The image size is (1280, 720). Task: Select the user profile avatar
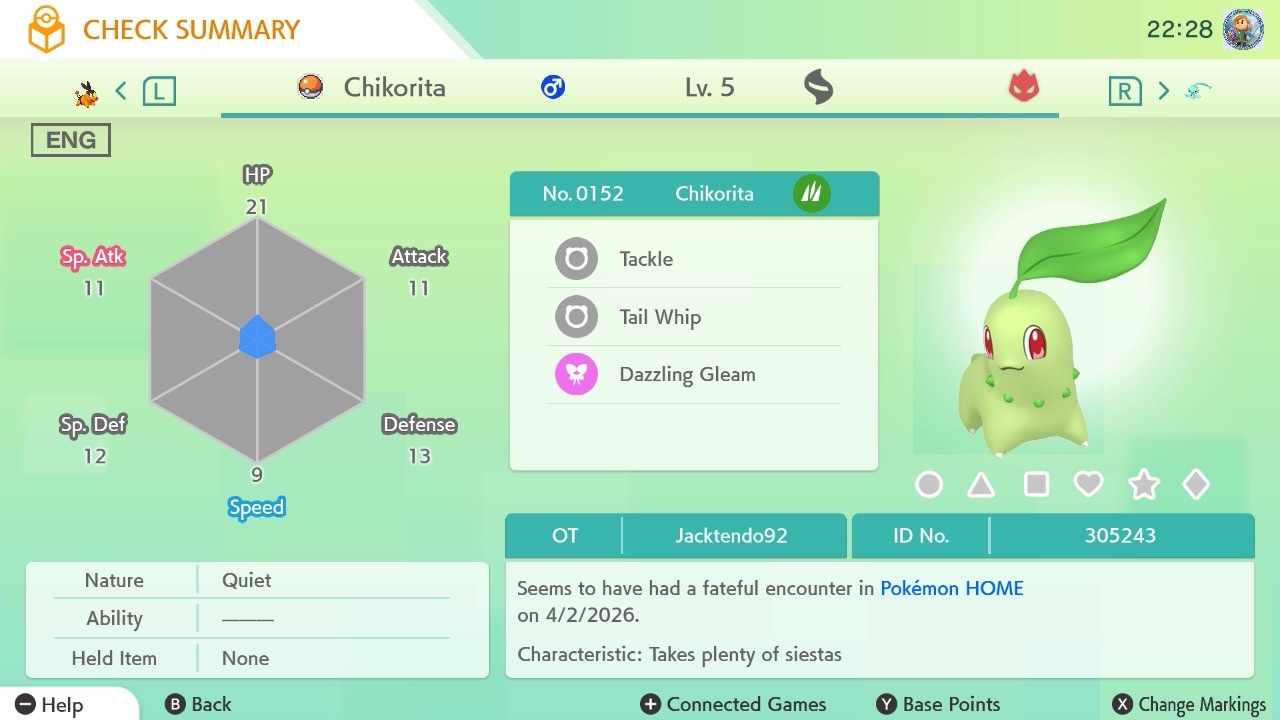1243,30
